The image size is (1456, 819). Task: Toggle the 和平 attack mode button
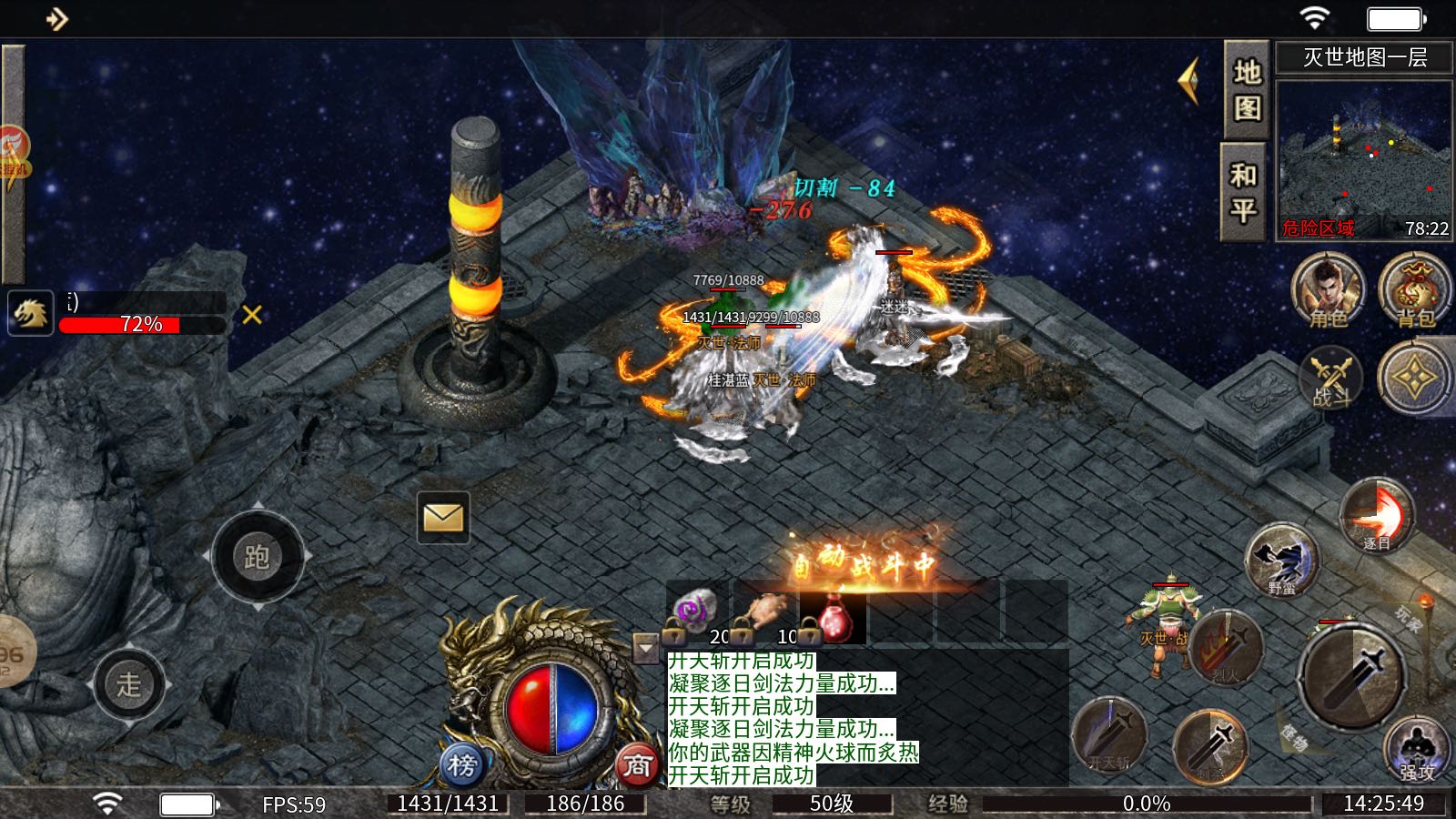pos(1243,192)
